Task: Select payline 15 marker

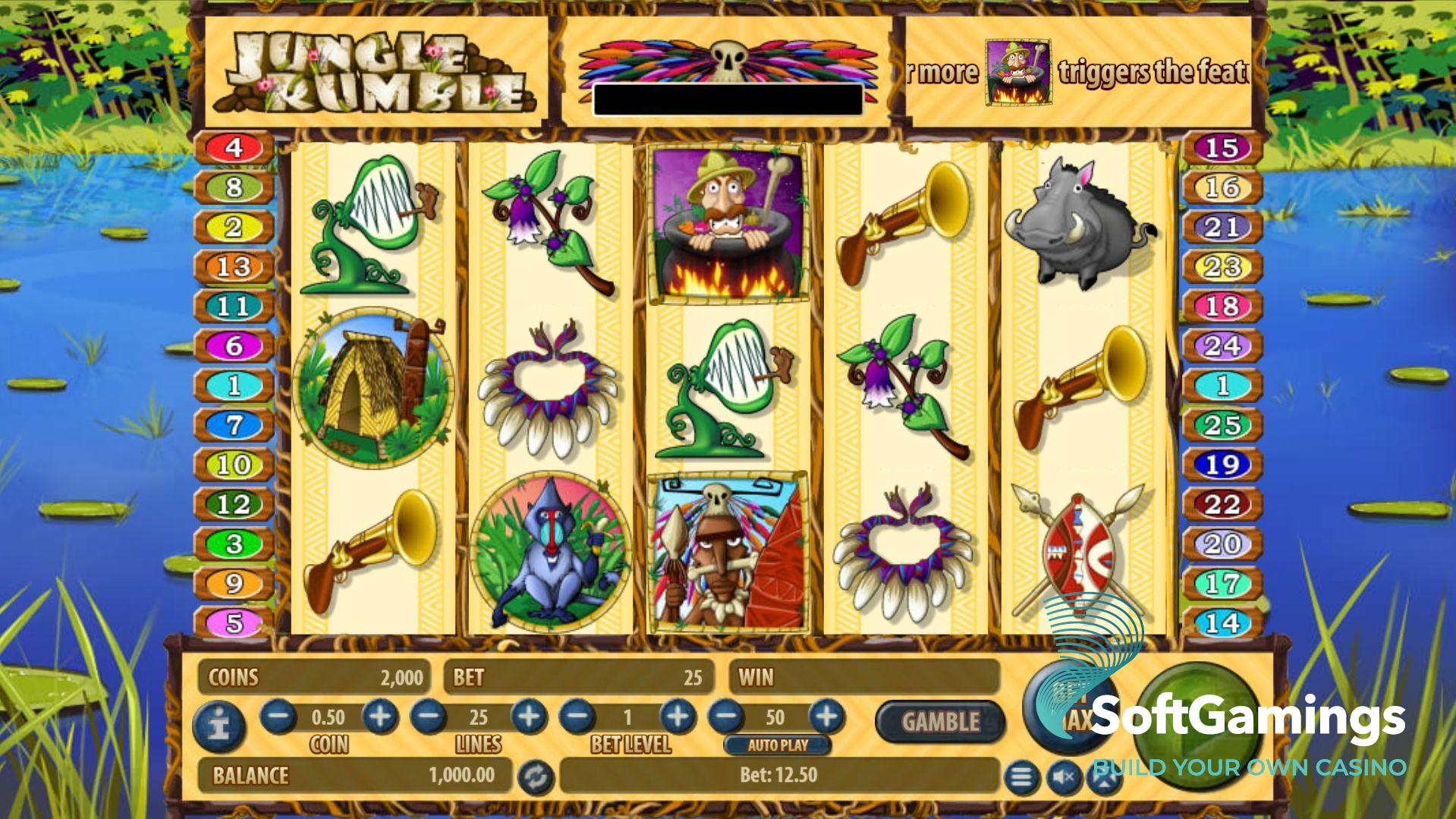Action: point(1222,147)
